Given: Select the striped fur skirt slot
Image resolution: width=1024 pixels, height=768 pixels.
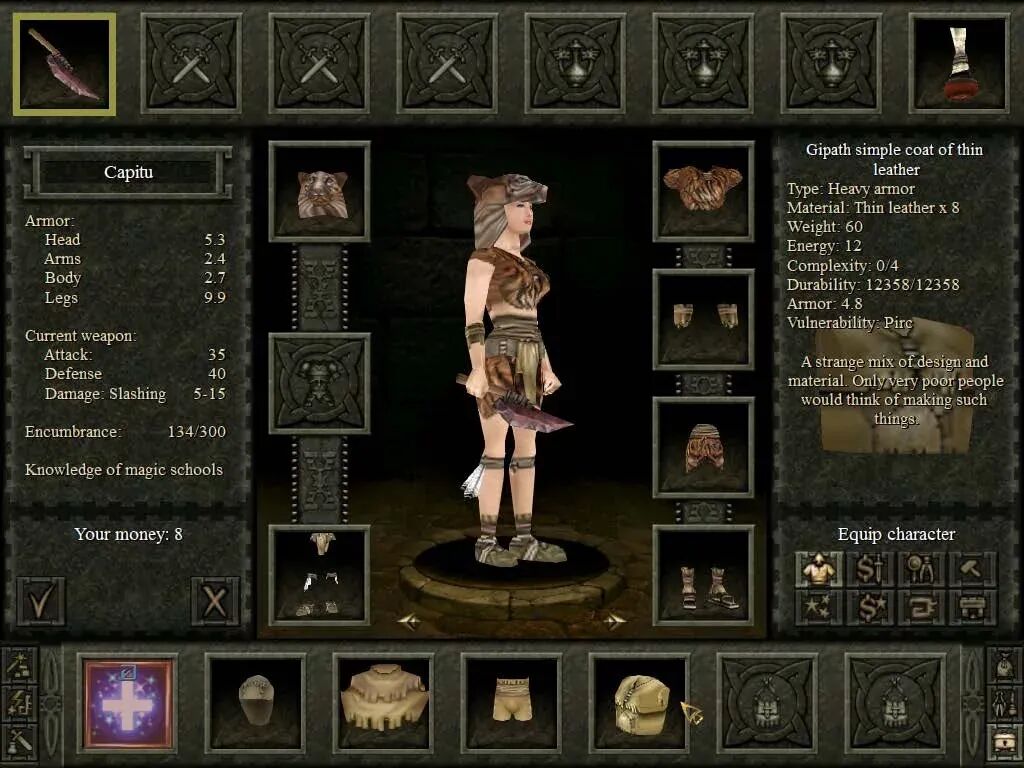Looking at the screenshot, I should (x=703, y=447).
